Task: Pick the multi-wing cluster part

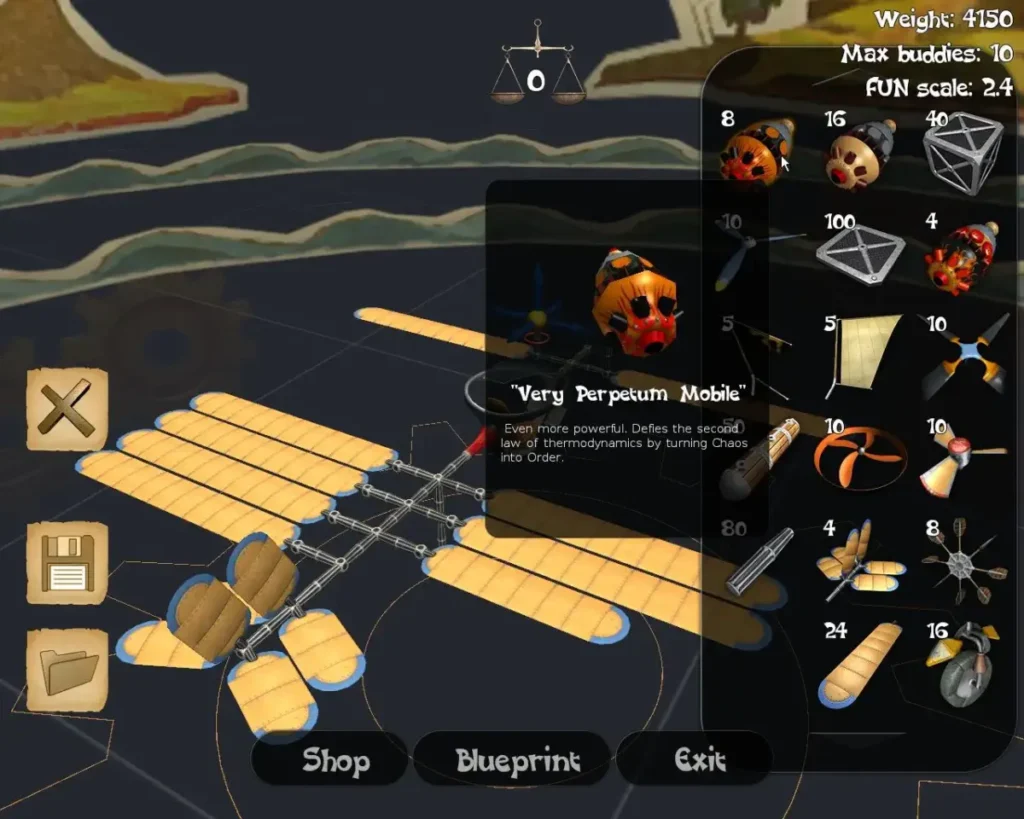Action: coord(858,562)
